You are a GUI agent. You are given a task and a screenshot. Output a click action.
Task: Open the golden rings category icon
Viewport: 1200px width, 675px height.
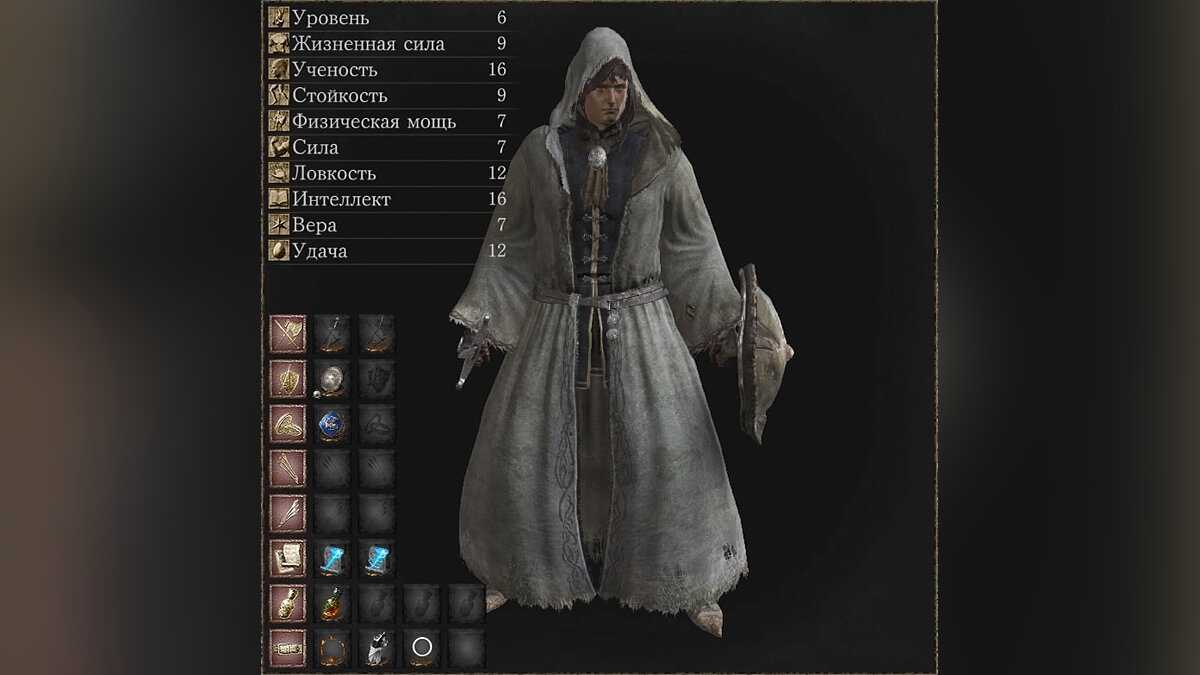(287, 424)
